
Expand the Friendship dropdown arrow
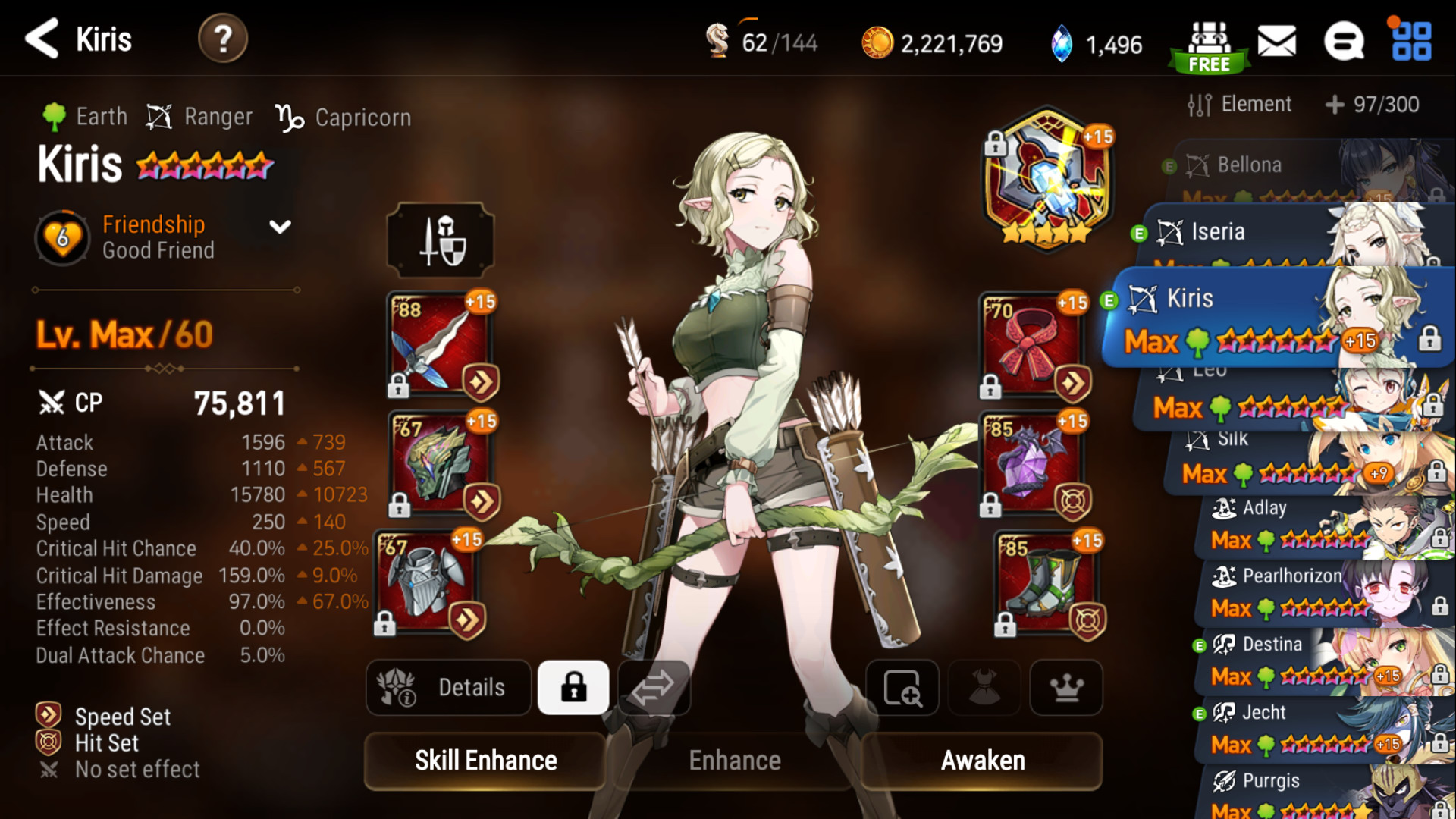(280, 227)
